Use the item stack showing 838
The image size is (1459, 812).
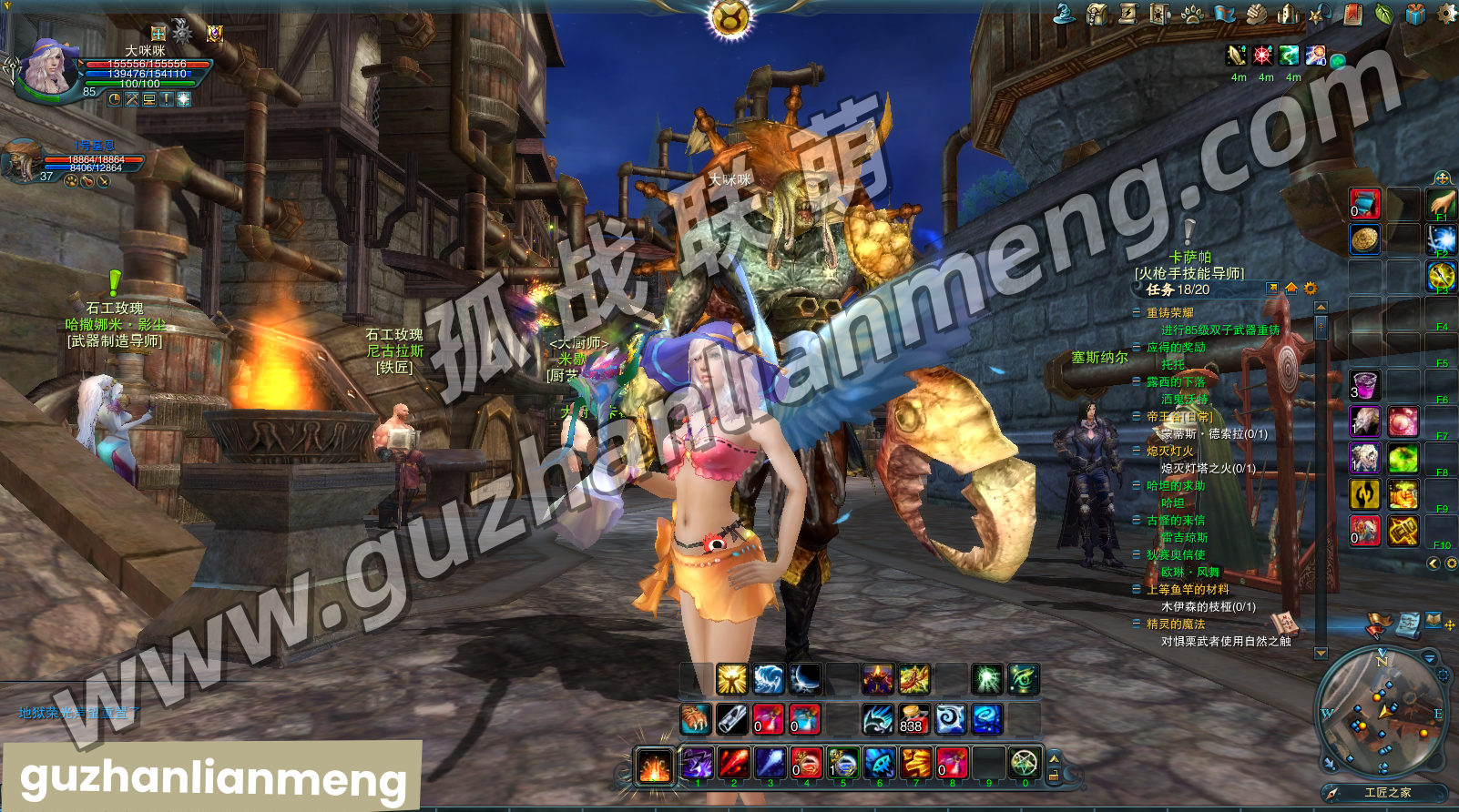(913, 718)
